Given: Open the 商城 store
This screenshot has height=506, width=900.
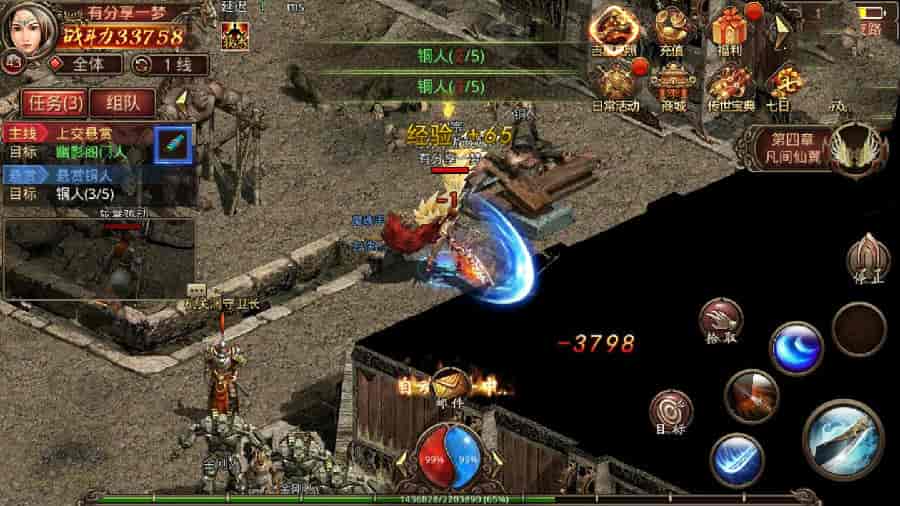Looking at the screenshot, I should coord(672,85).
